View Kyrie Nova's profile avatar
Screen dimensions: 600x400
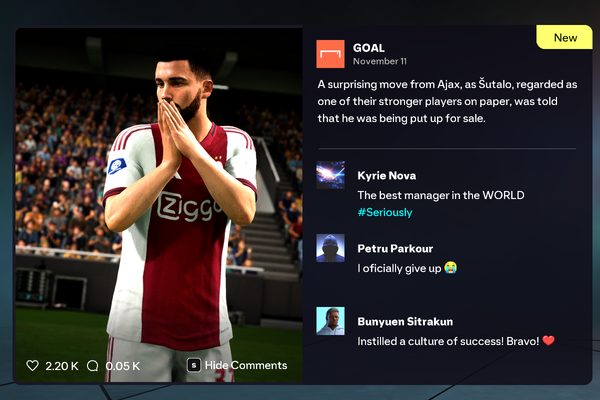330,176
